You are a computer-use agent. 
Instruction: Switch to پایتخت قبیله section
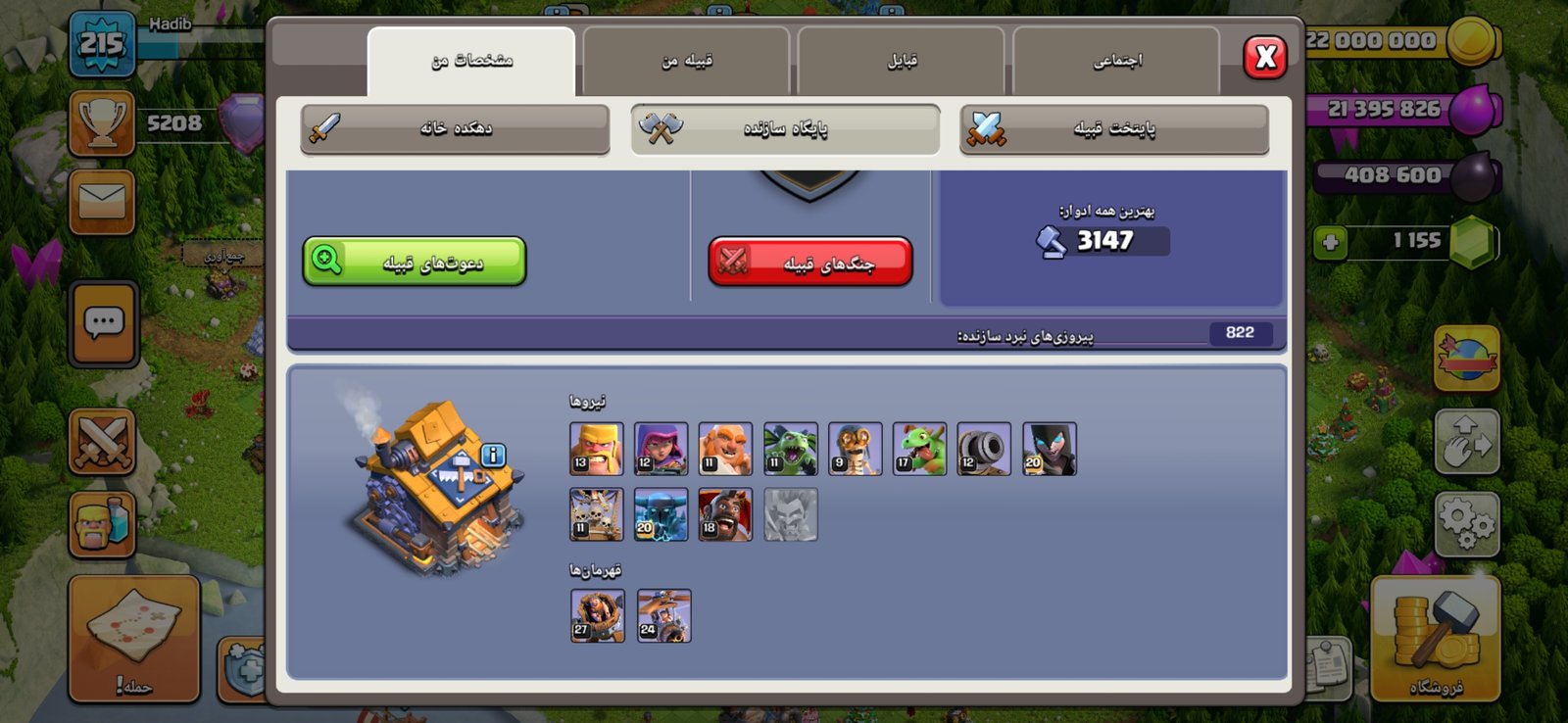click(x=1113, y=128)
